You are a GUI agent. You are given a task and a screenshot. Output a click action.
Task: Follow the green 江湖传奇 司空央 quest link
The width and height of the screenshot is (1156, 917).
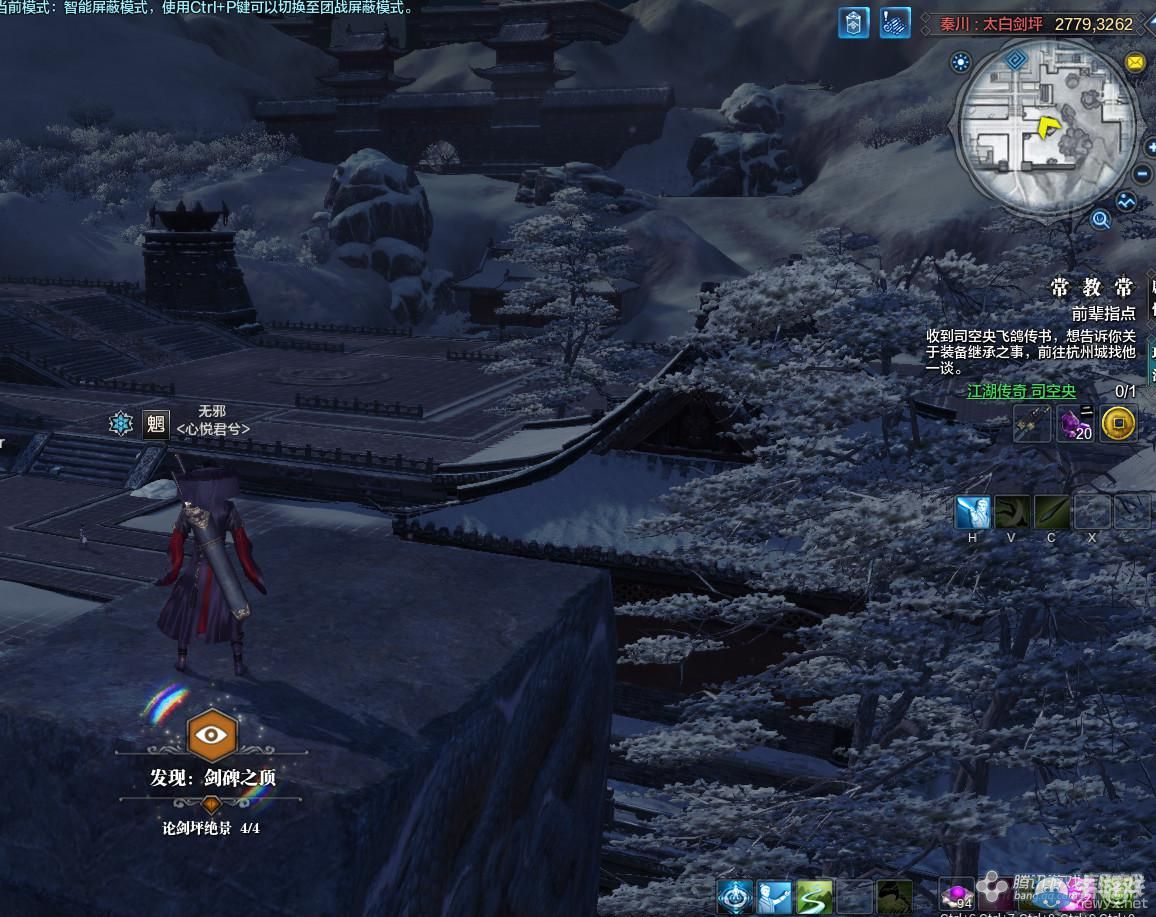[1021, 392]
